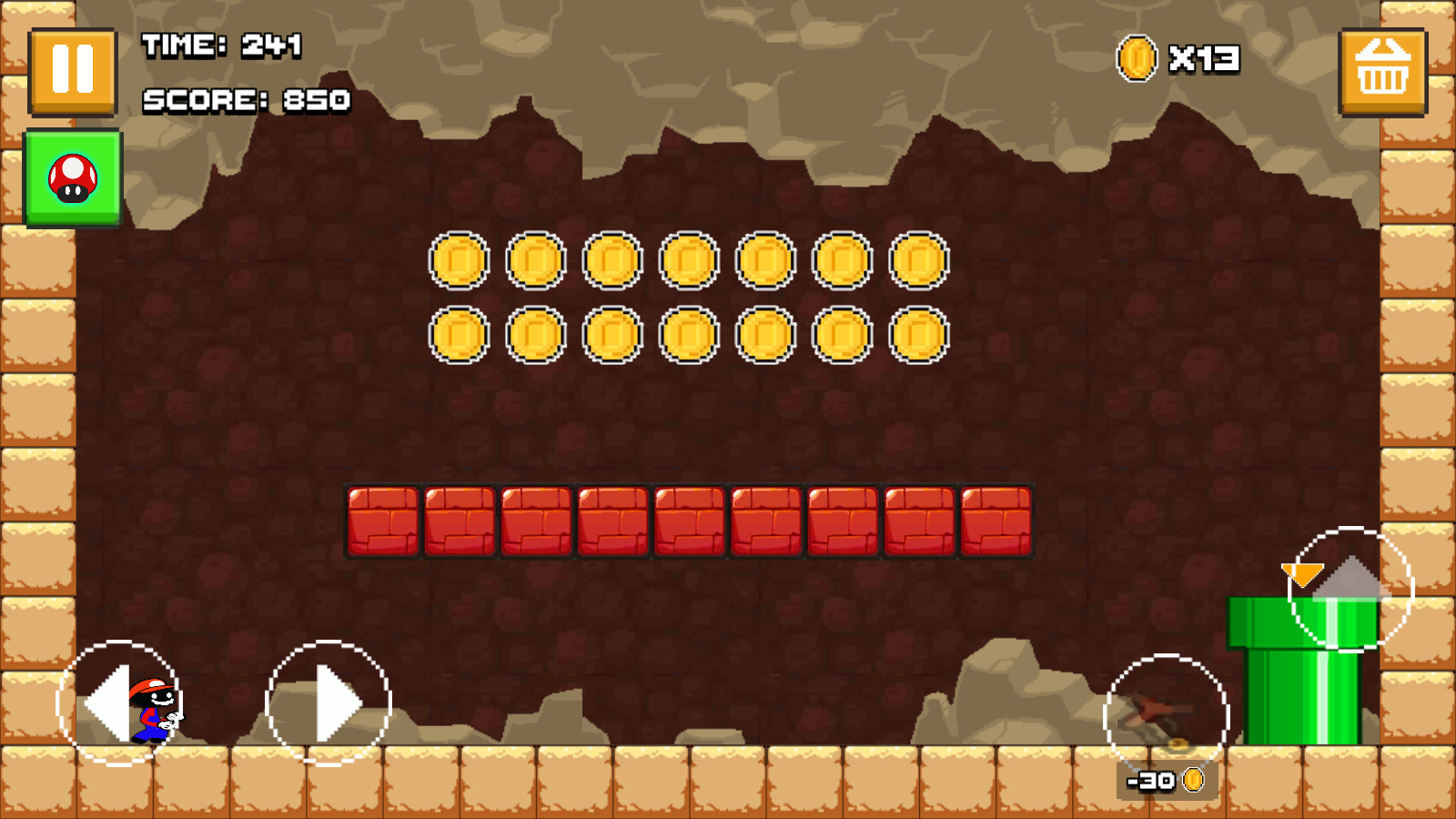Open the shop basket button
This screenshot has width=1456, height=819.
click(x=1382, y=71)
